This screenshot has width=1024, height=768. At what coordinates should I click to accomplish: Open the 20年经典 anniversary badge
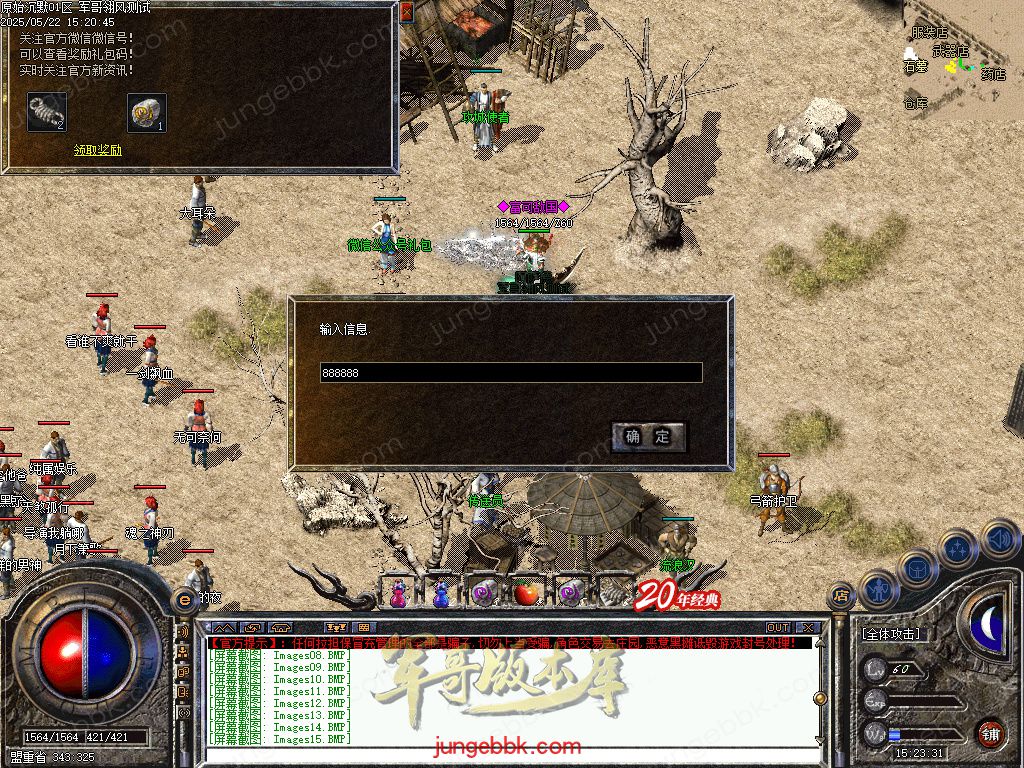[x=678, y=595]
